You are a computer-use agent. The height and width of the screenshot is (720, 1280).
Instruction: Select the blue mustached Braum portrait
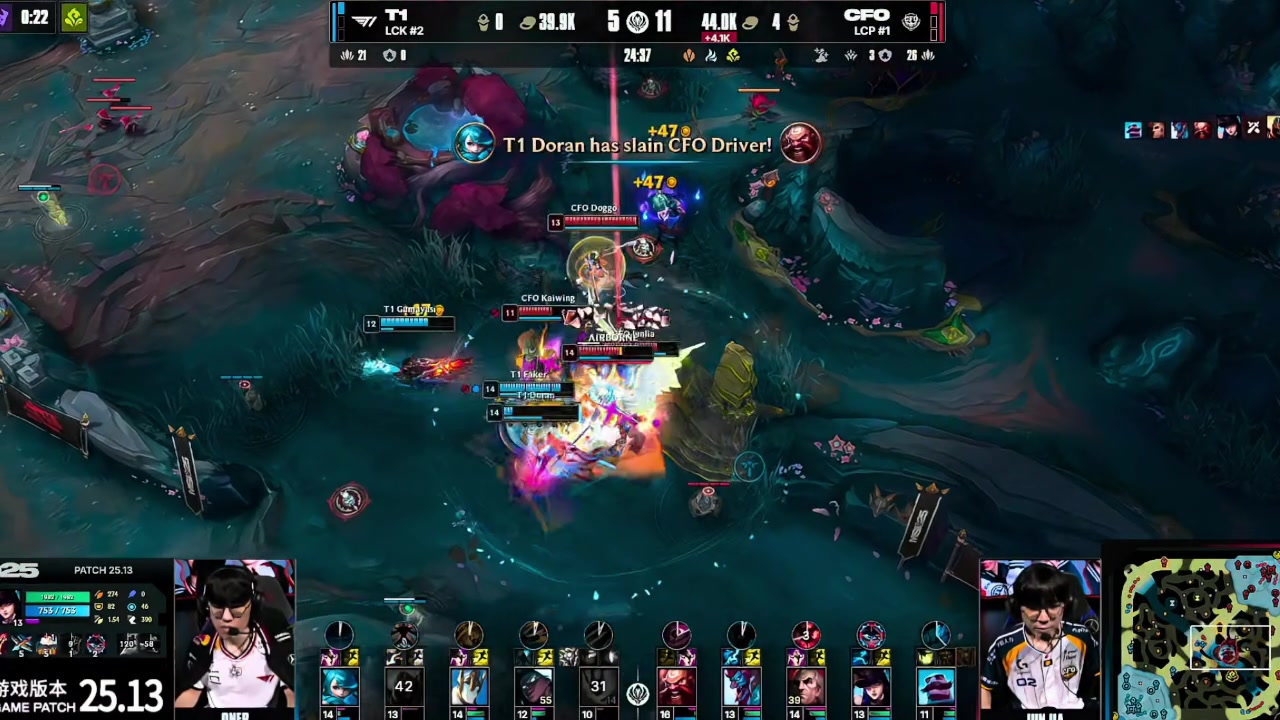(x=935, y=687)
